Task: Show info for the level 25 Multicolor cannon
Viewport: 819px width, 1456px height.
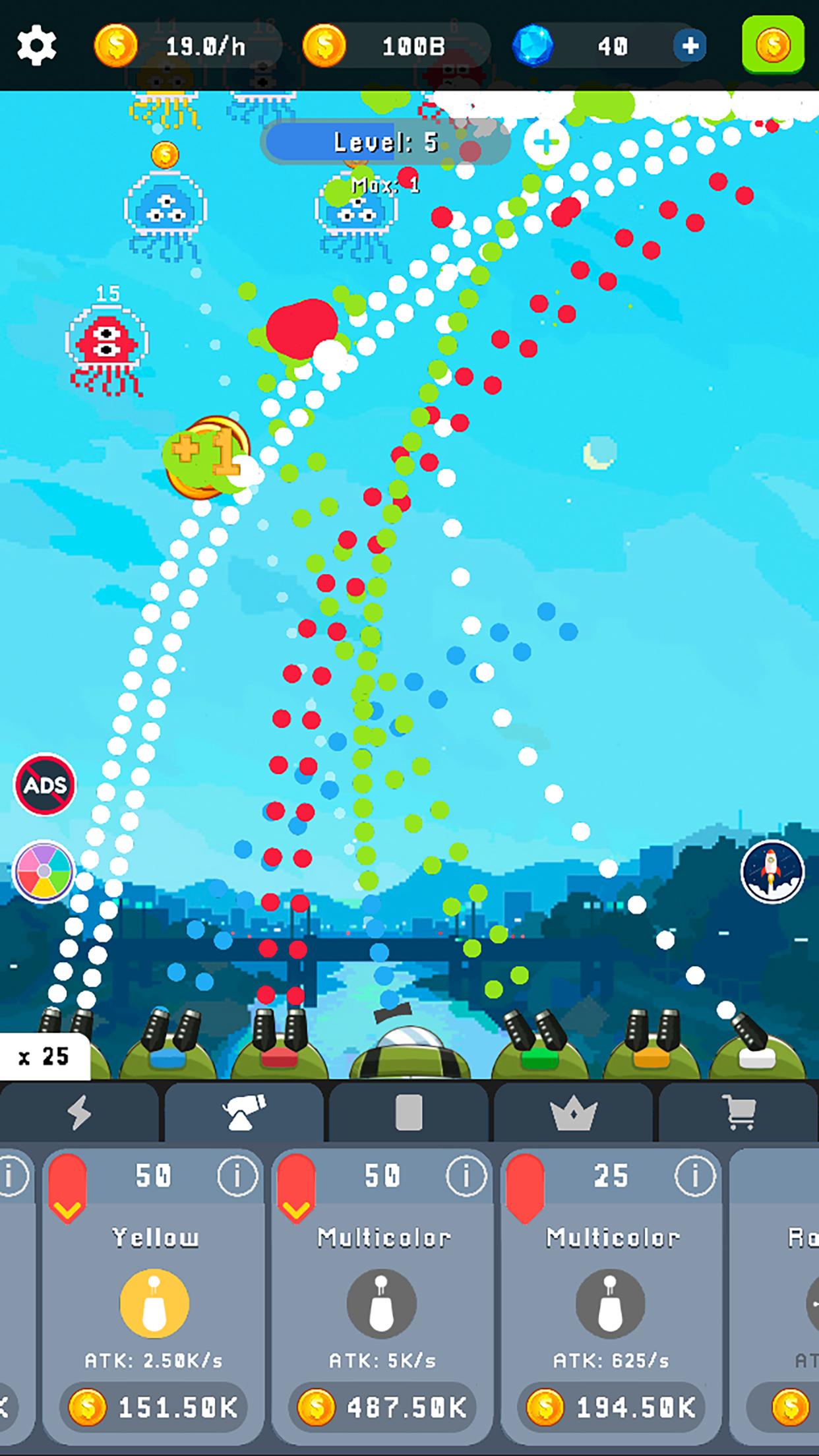Action: pyautogui.click(x=694, y=1174)
